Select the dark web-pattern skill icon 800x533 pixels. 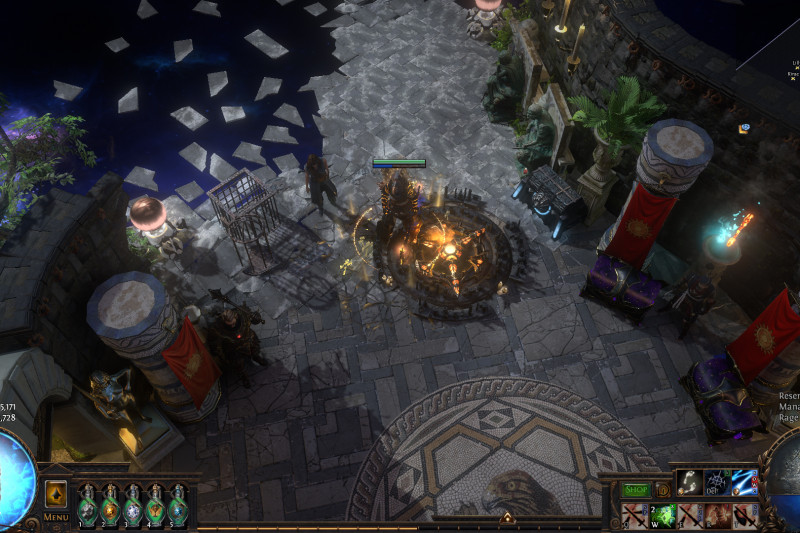tap(716, 483)
